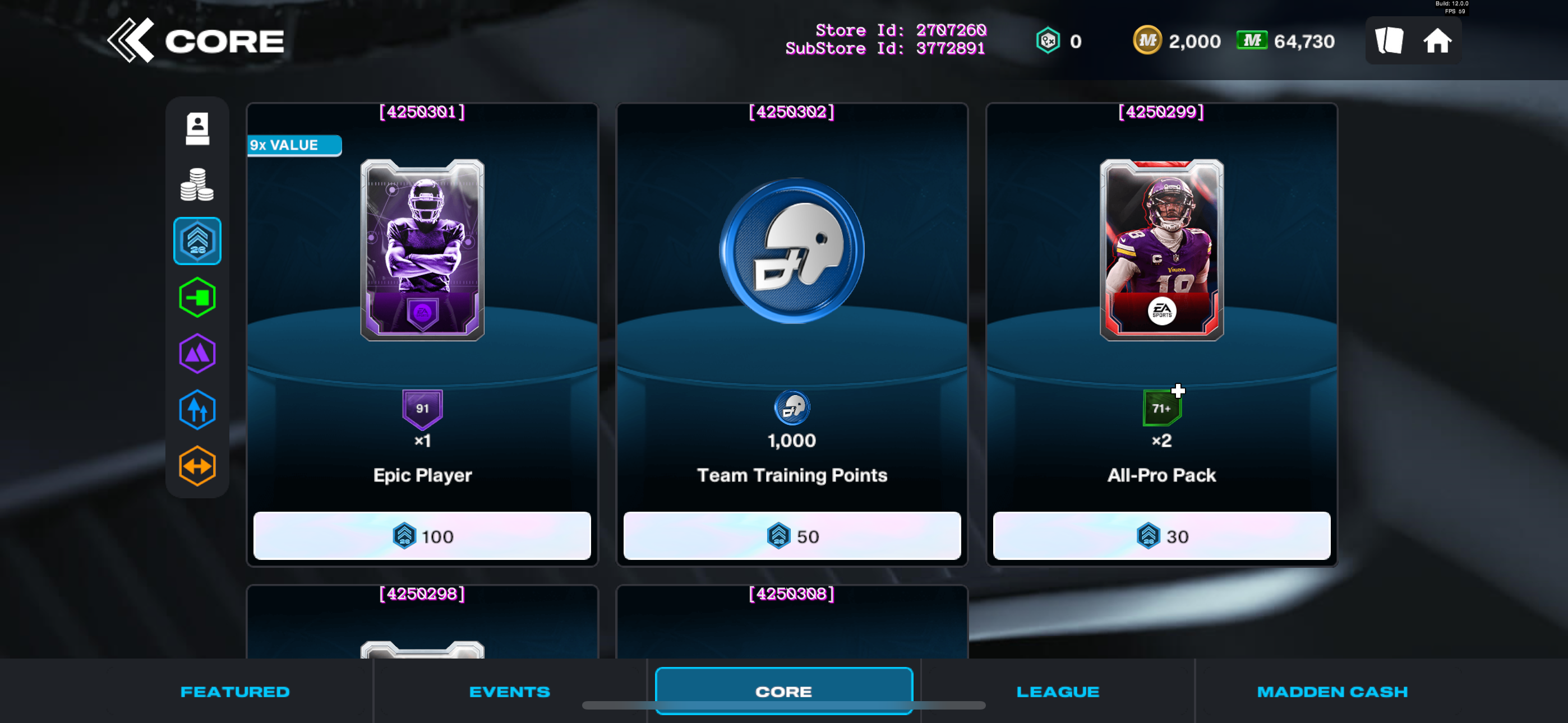1568x723 pixels.
Task: Switch to the League tab
Action: [x=1057, y=692]
